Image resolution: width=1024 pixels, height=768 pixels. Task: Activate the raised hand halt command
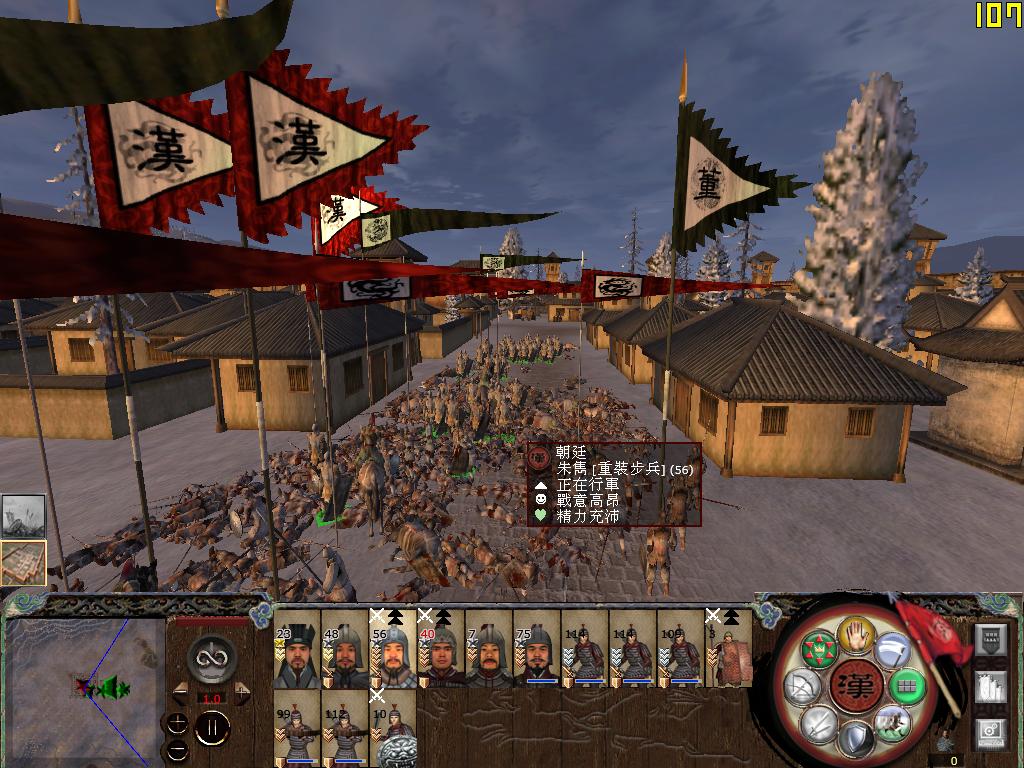point(856,633)
